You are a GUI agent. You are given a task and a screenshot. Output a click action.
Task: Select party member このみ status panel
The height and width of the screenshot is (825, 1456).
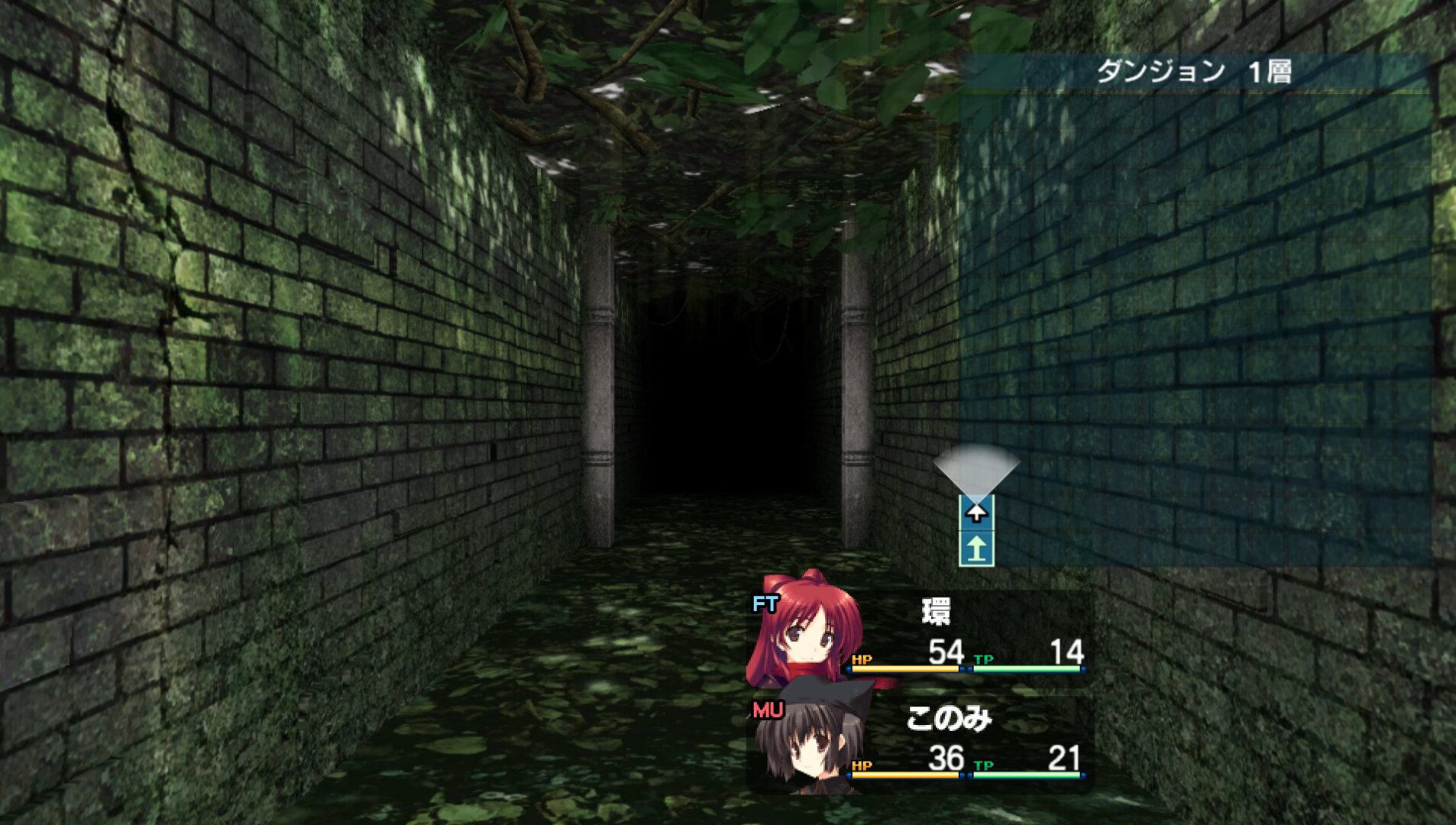[920, 743]
